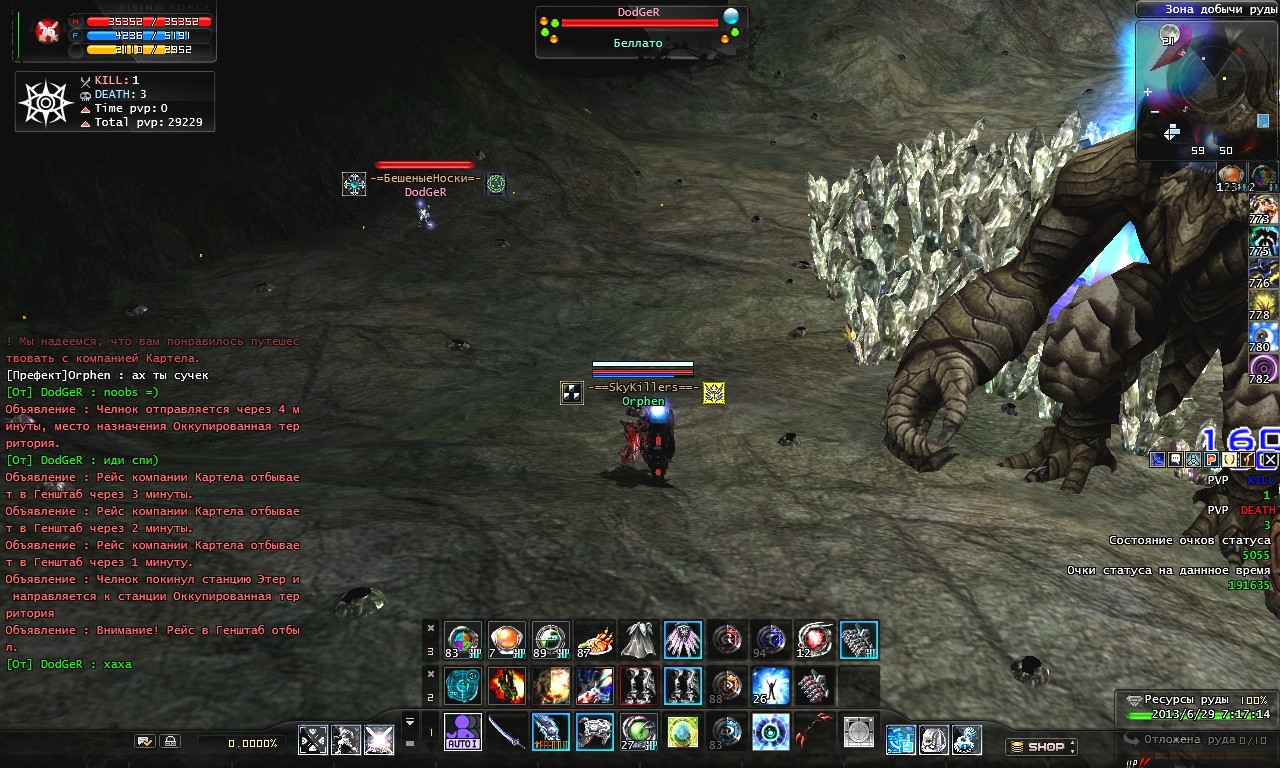
Task: Use the orange orb potion with count 7
Action: pyautogui.click(x=507, y=641)
